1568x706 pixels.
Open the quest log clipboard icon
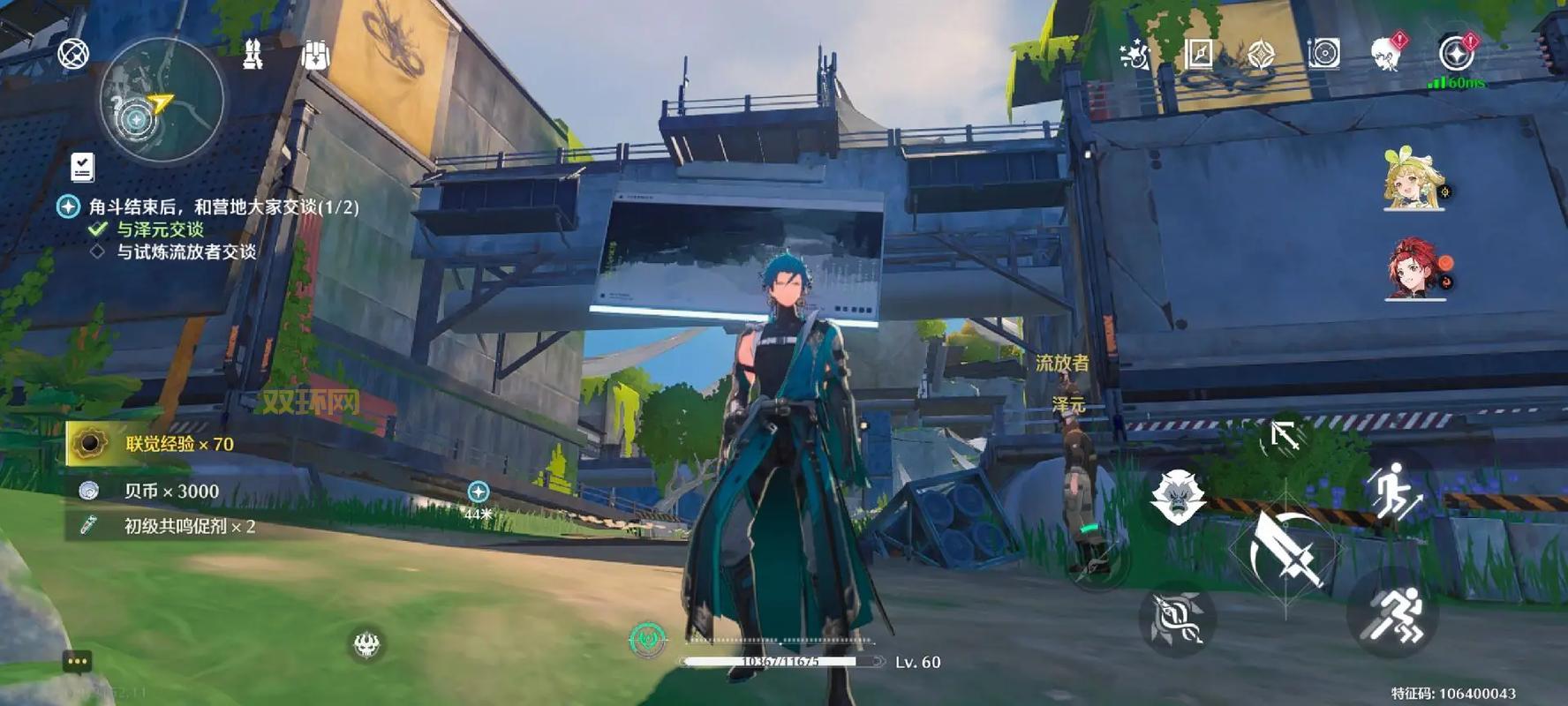tap(82, 166)
